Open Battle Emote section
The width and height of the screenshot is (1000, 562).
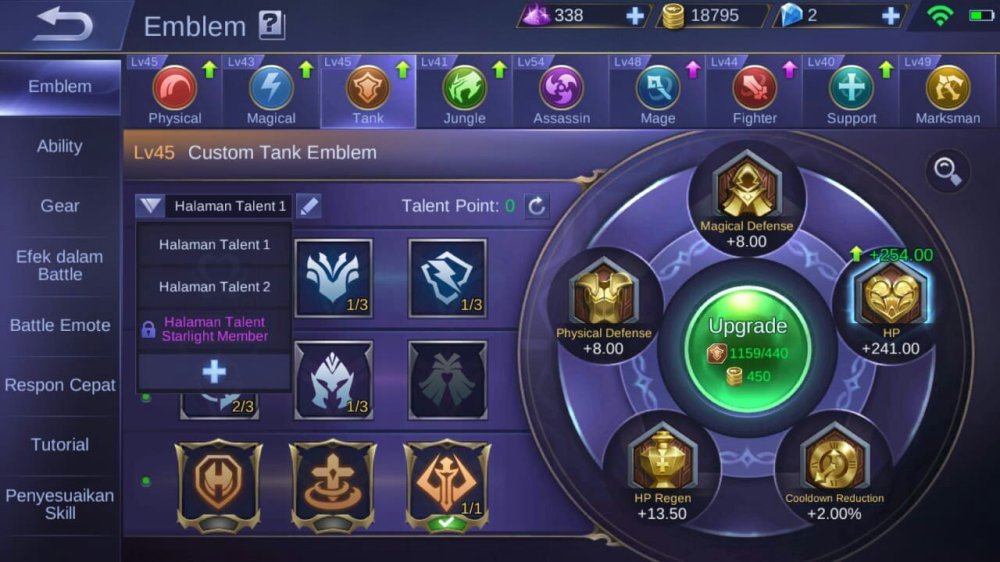(x=60, y=325)
